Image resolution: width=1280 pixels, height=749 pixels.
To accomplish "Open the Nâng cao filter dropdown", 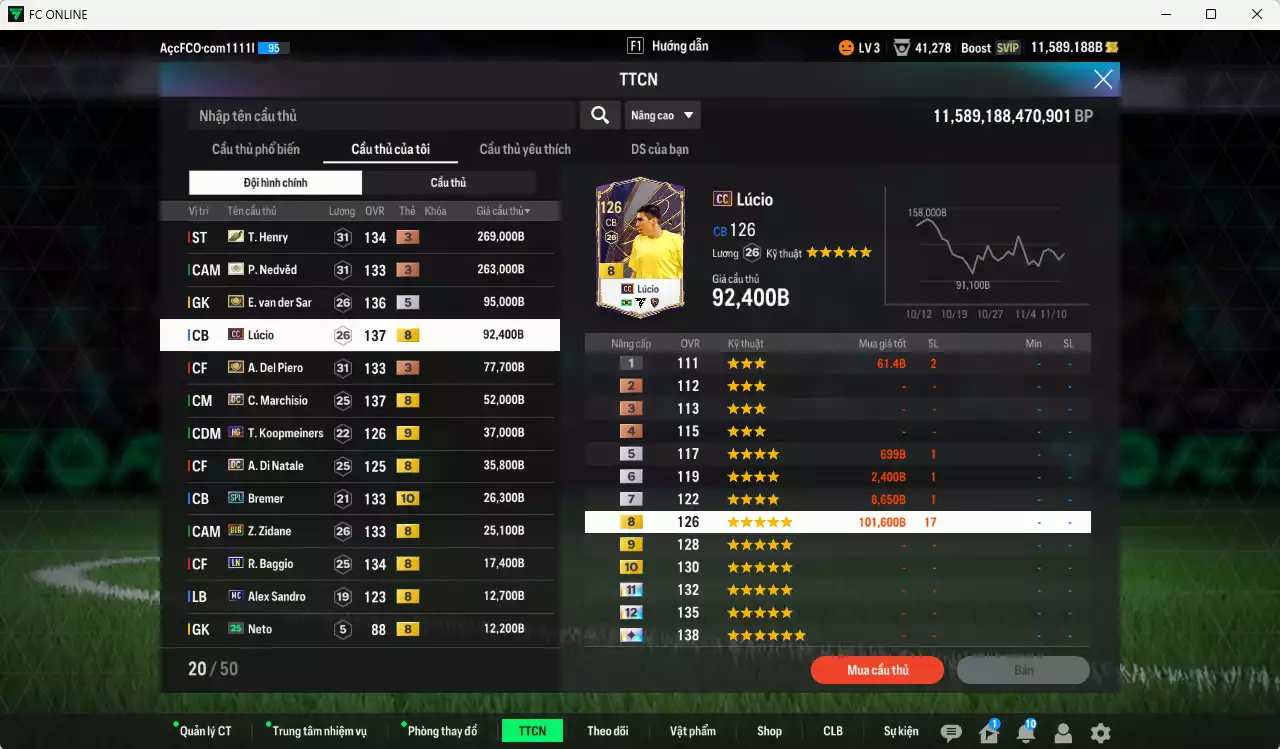I will click(662, 115).
